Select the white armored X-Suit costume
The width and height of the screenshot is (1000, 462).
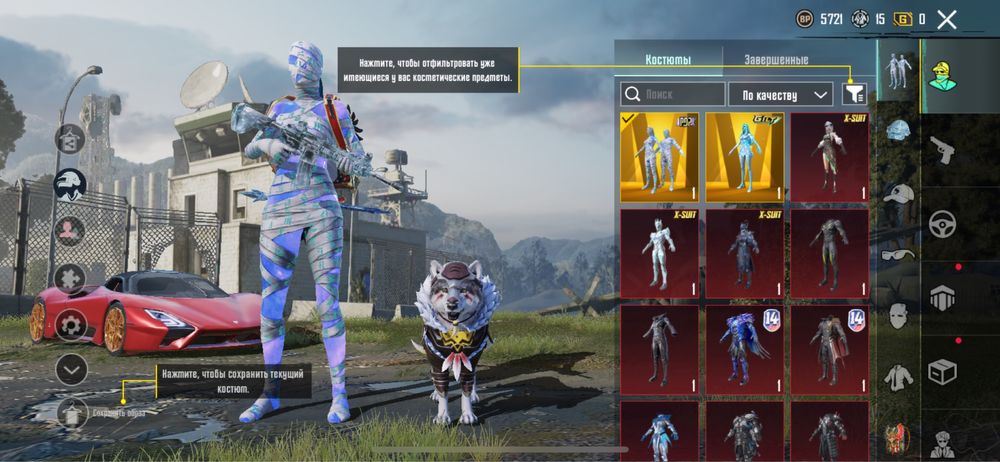coord(658,254)
